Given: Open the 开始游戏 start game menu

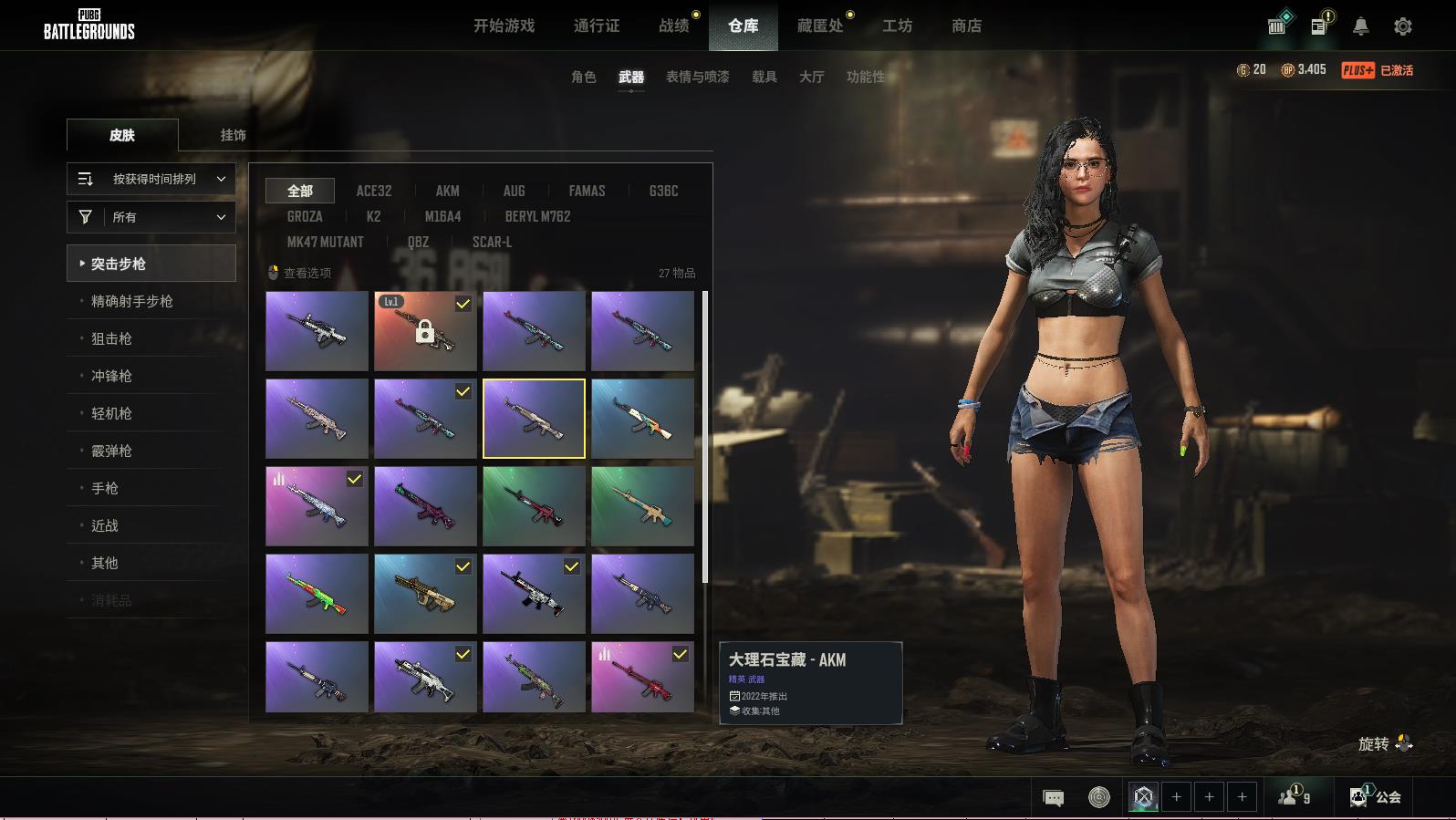Looking at the screenshot, I should coord(504,26).
